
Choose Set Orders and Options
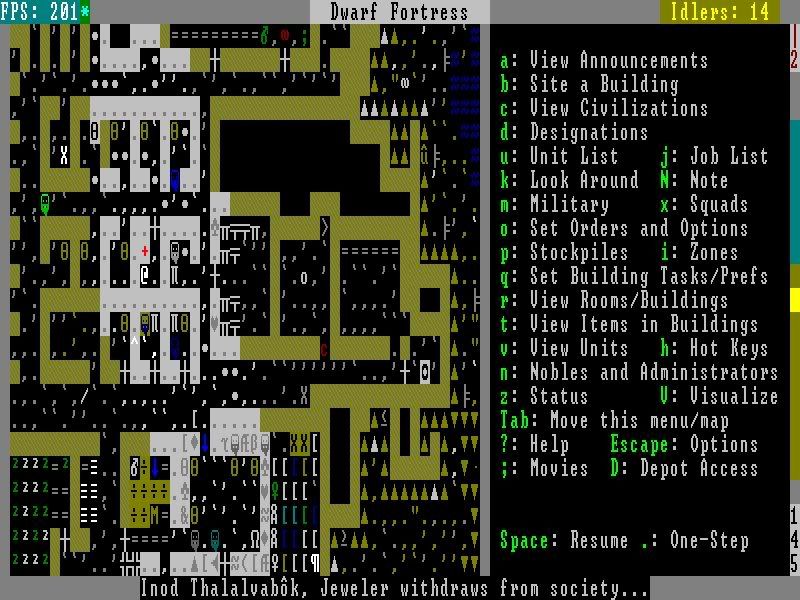(624, 229)
